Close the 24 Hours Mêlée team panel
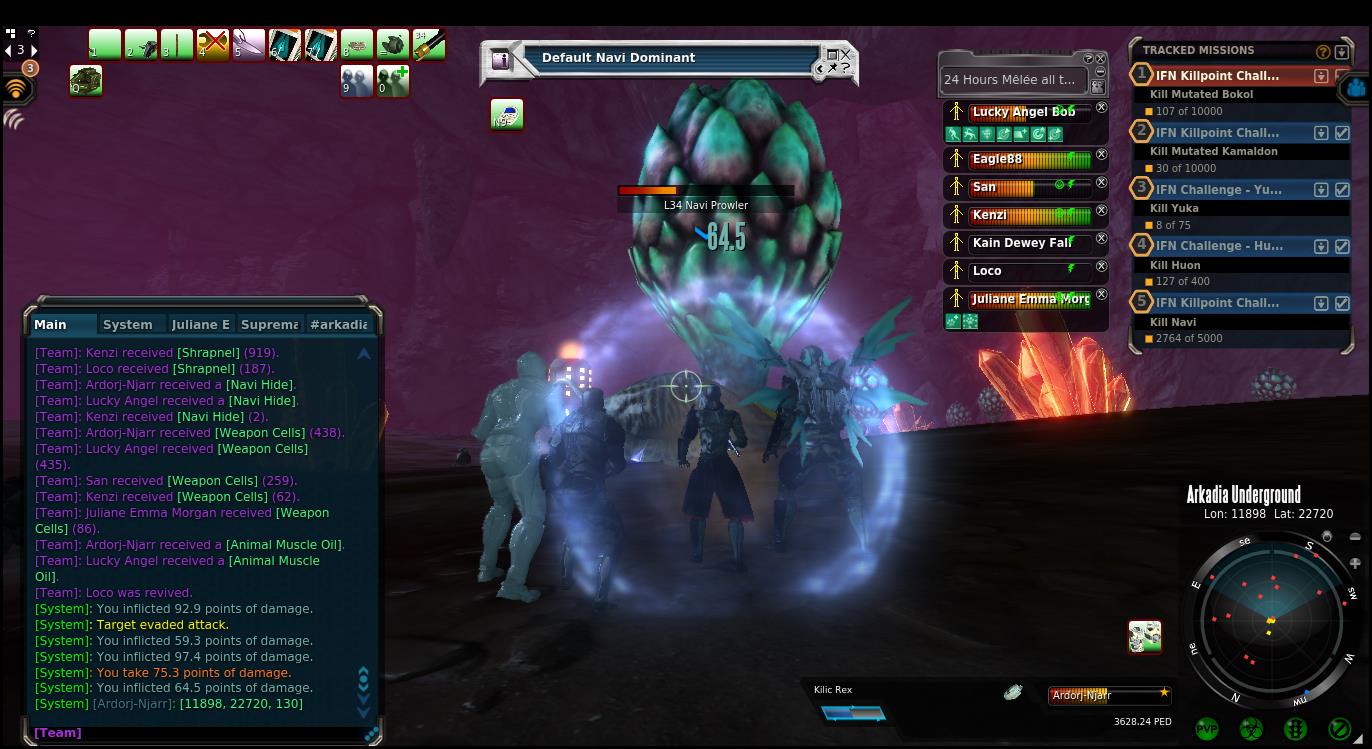1372x749 pixels. click(1101, 59)
